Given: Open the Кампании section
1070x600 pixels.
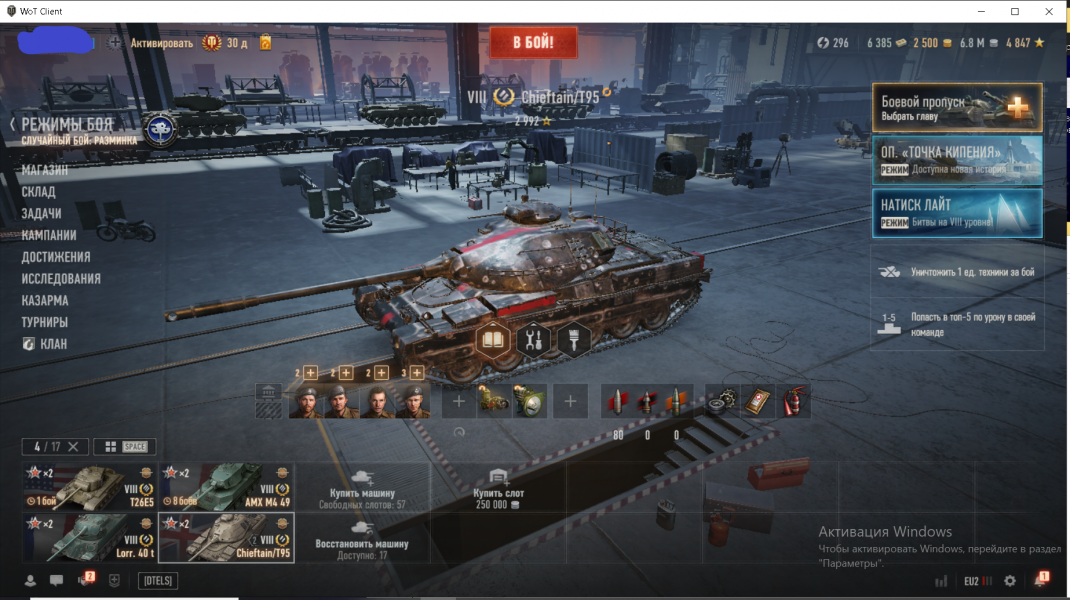Looking at the screenshot, I should pos(49,236).
